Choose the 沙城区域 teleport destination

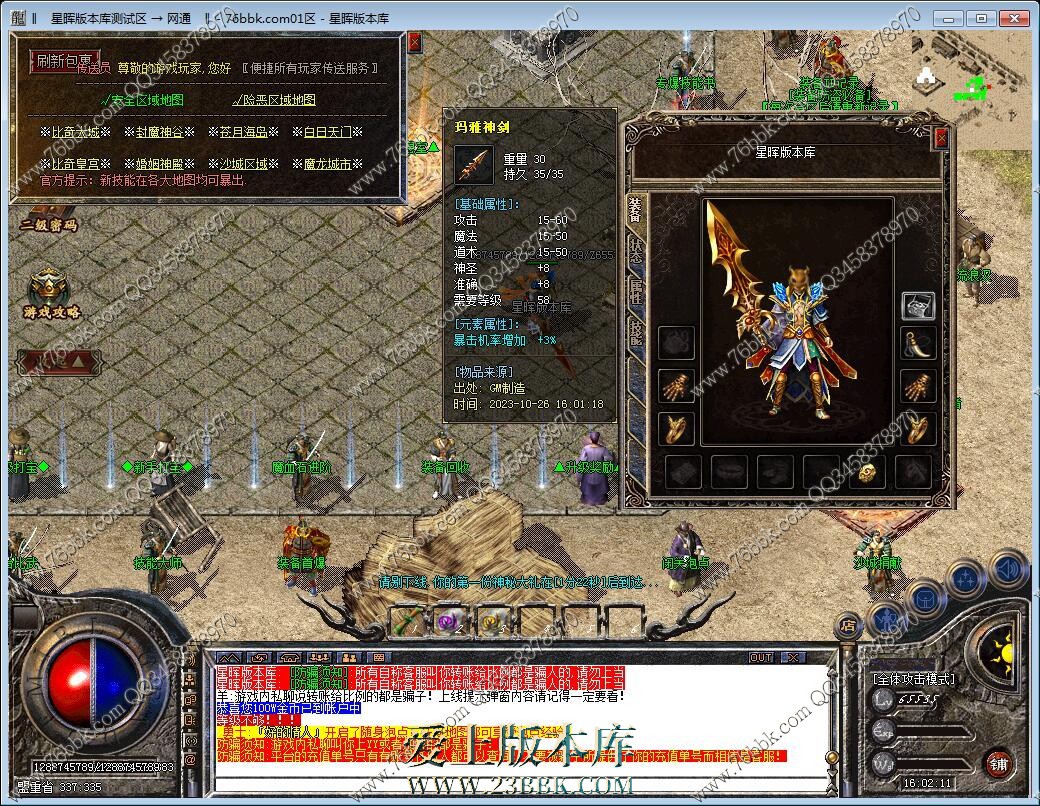click(x=244, y=164)
